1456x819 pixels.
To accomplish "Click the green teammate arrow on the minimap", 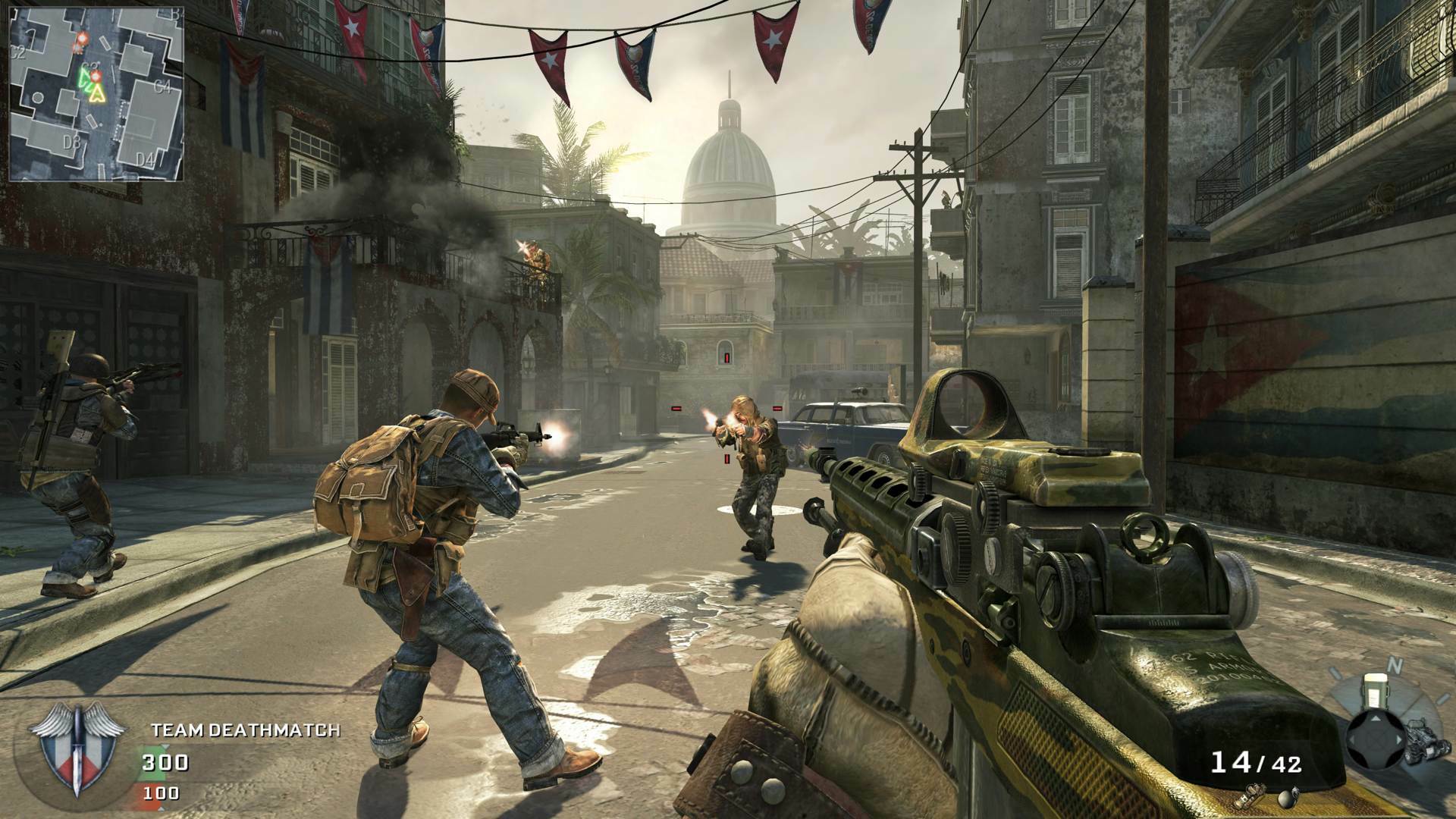I will [x=85, y=78].
